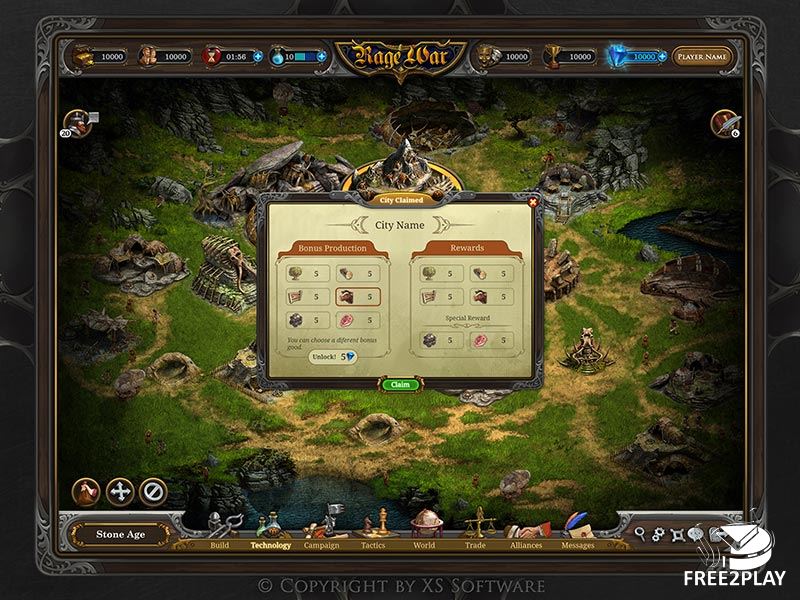Unlock a different bonus good
The width and height of the screenshot is (800, 600).
coord(332,356)
